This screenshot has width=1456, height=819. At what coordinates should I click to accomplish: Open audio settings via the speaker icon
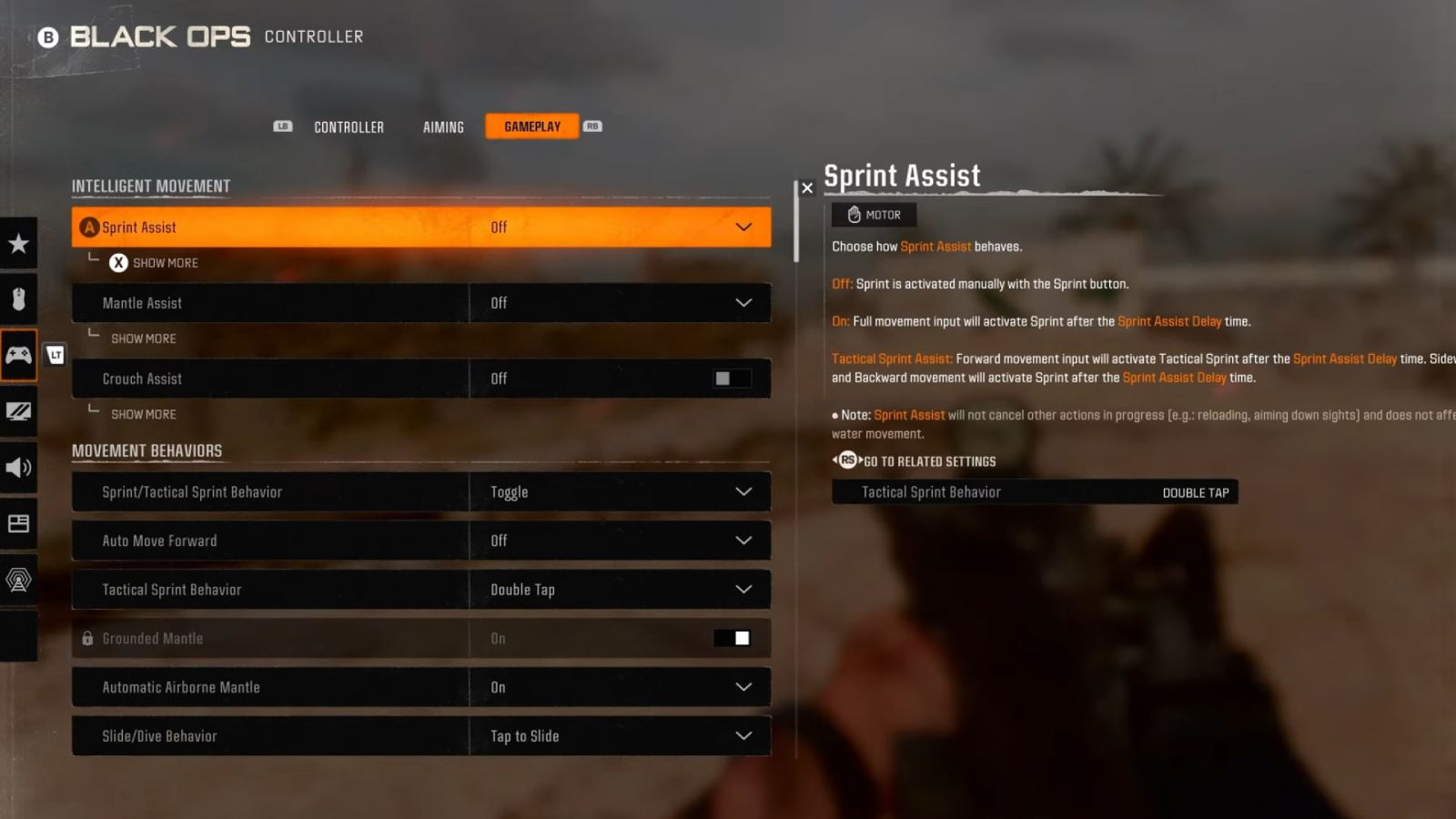(19, 468)
